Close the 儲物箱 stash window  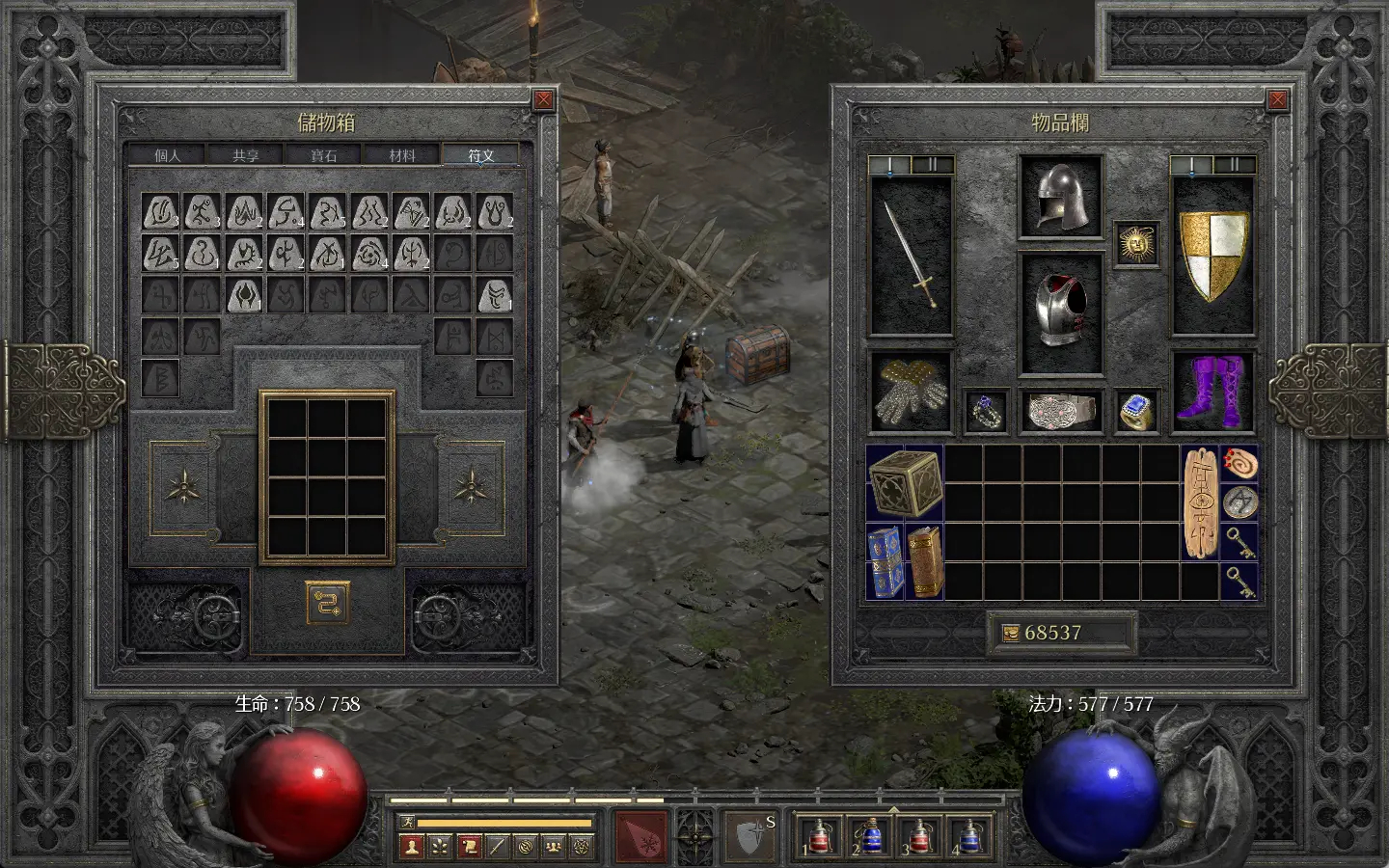pos(544,99)
